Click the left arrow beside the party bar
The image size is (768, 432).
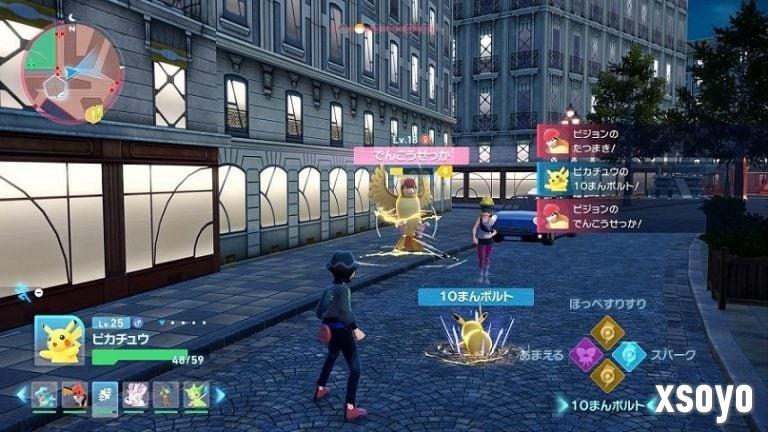pyautogui.click(x=21, y=395)
